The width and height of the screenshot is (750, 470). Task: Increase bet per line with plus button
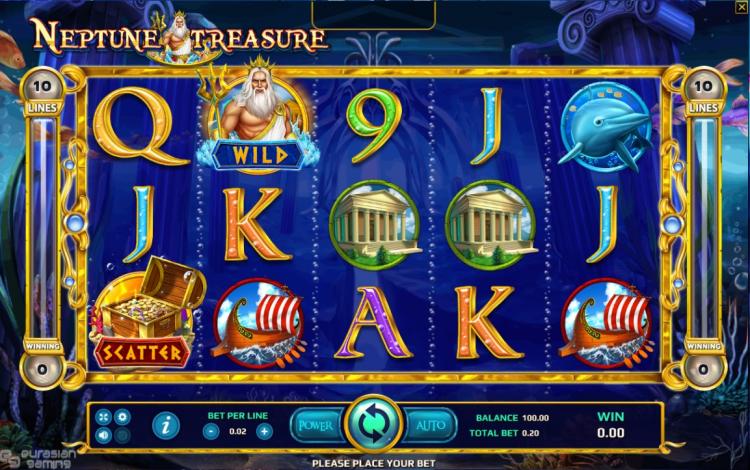coord(264,431)
